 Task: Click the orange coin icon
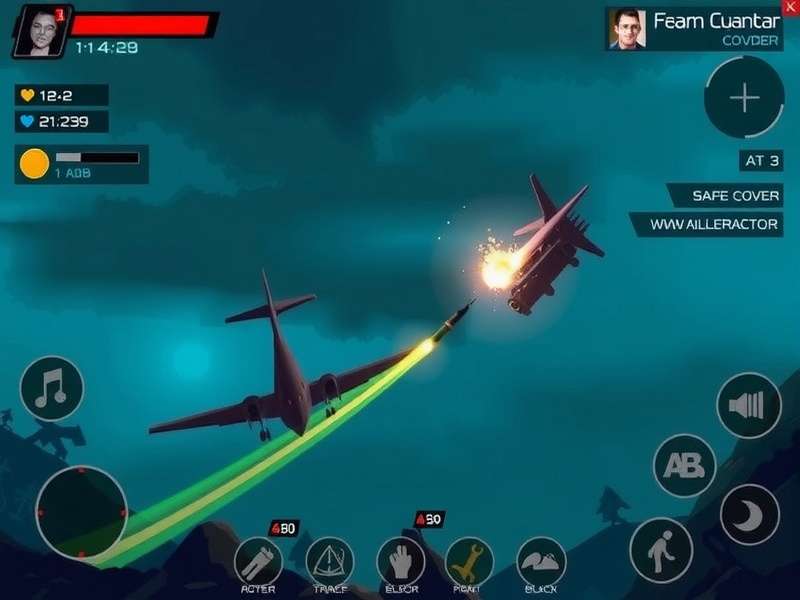34,163
